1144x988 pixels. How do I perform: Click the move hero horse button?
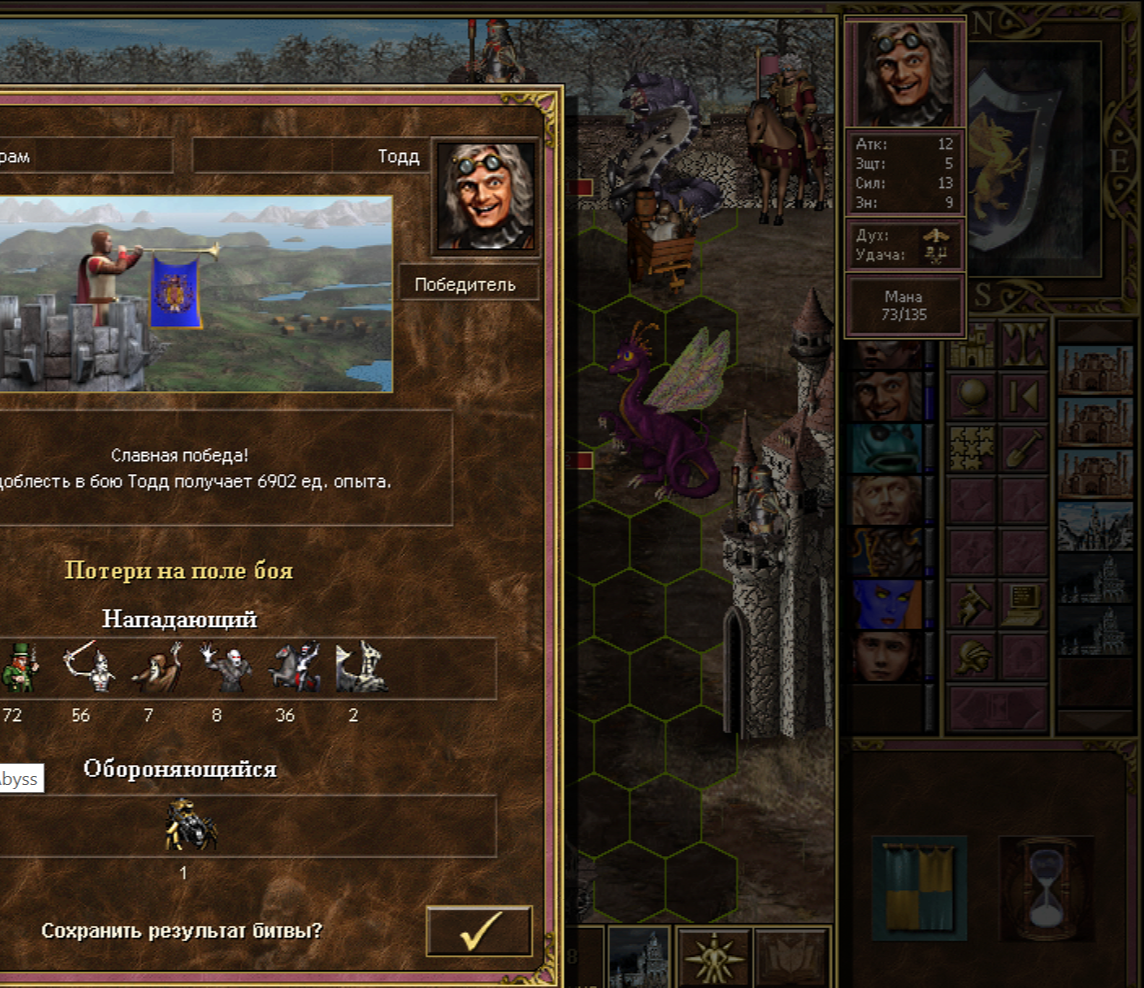pos(972,605)
